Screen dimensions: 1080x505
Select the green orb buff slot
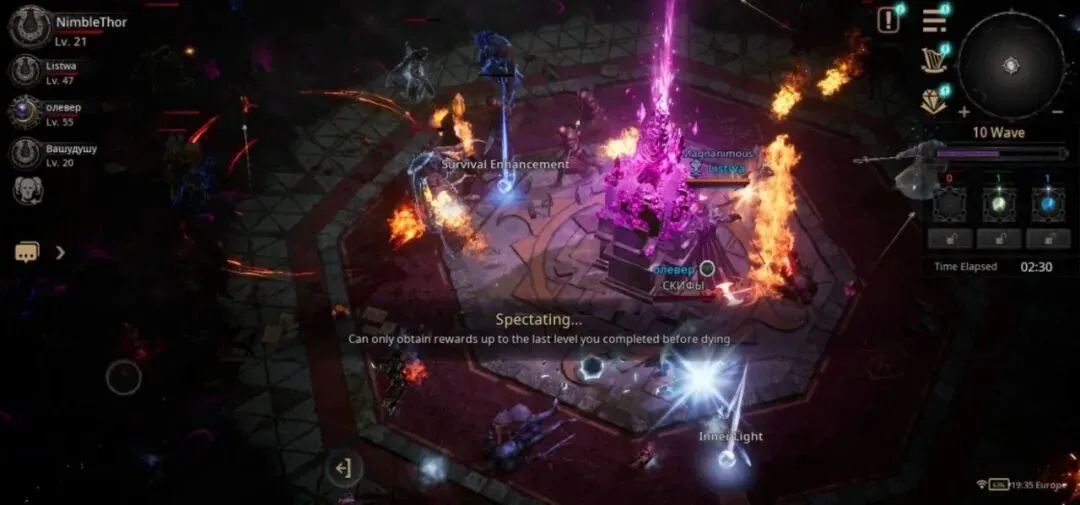click(999, 204)
